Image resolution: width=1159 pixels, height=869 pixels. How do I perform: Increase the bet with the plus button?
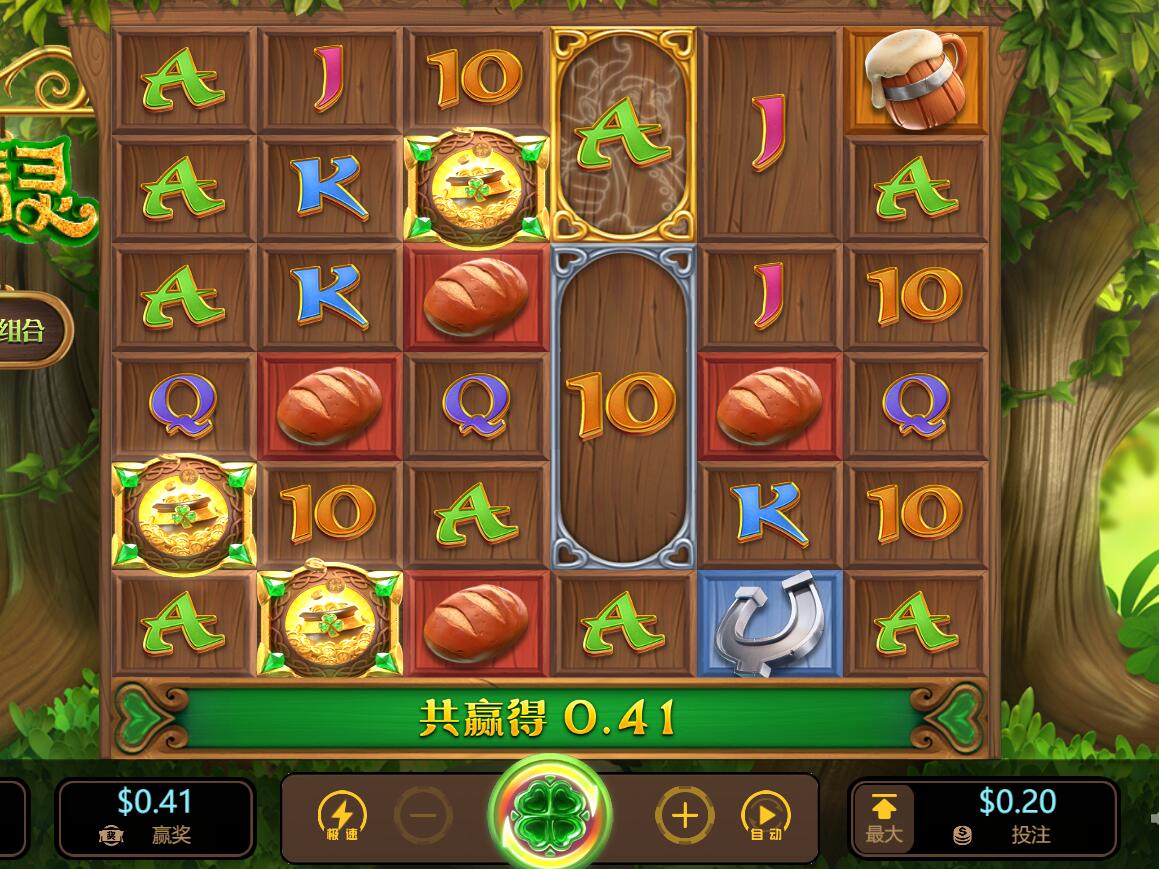coord(684,816)
